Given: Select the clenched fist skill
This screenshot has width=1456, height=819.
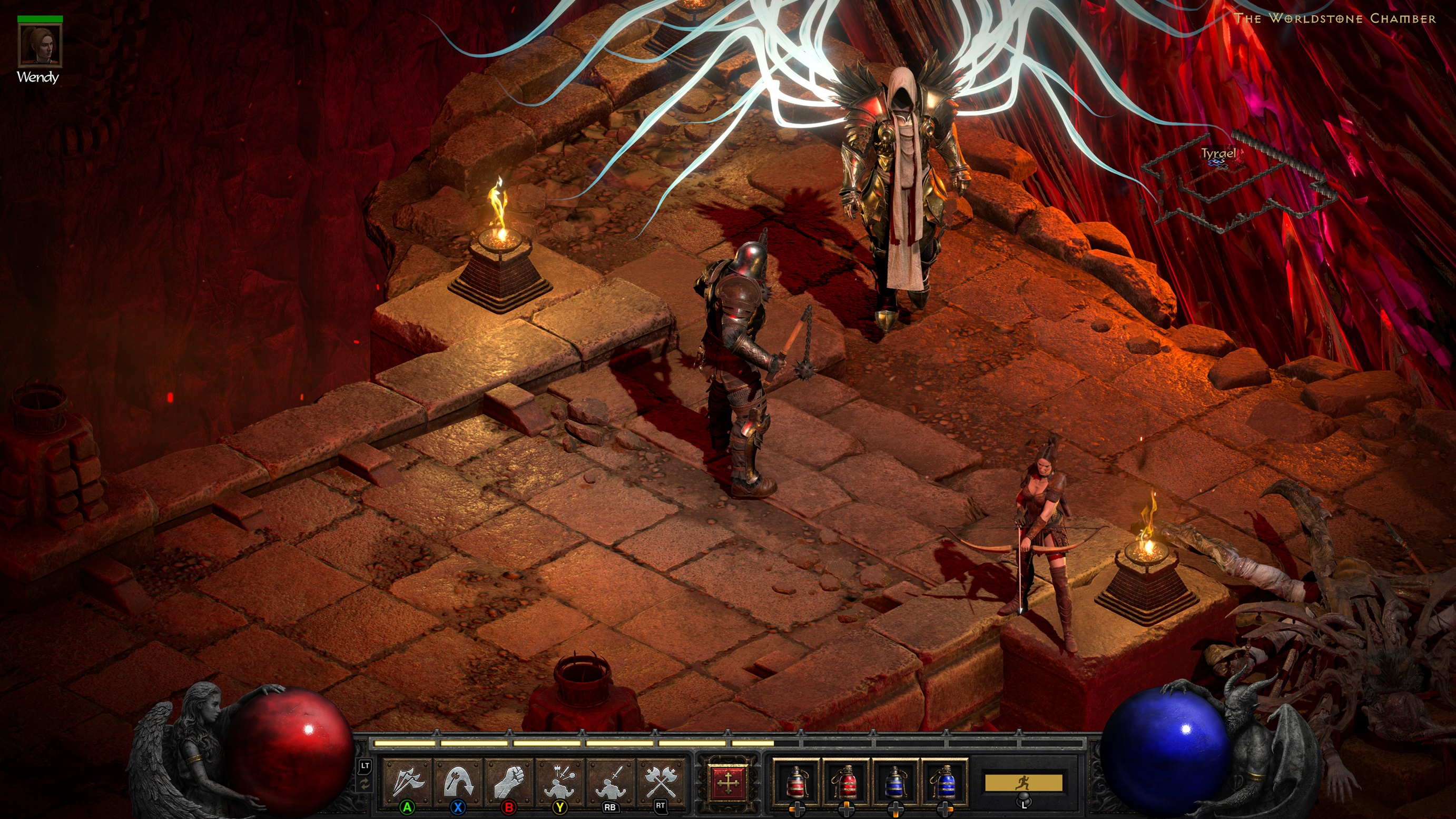Looking at the screenshot, I should (509, 781).
